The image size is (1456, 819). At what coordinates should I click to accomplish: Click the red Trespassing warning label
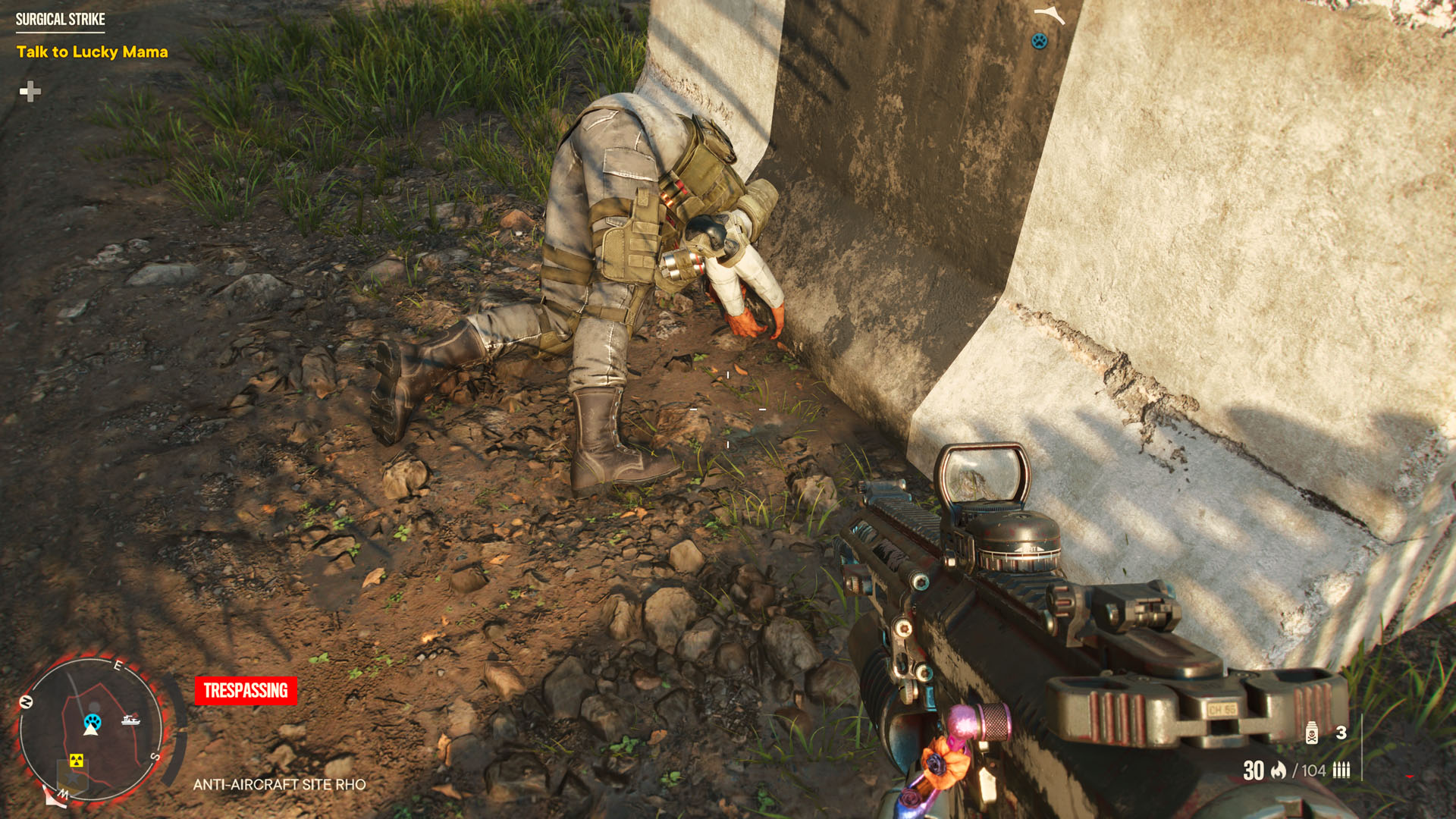click(246, 690)
